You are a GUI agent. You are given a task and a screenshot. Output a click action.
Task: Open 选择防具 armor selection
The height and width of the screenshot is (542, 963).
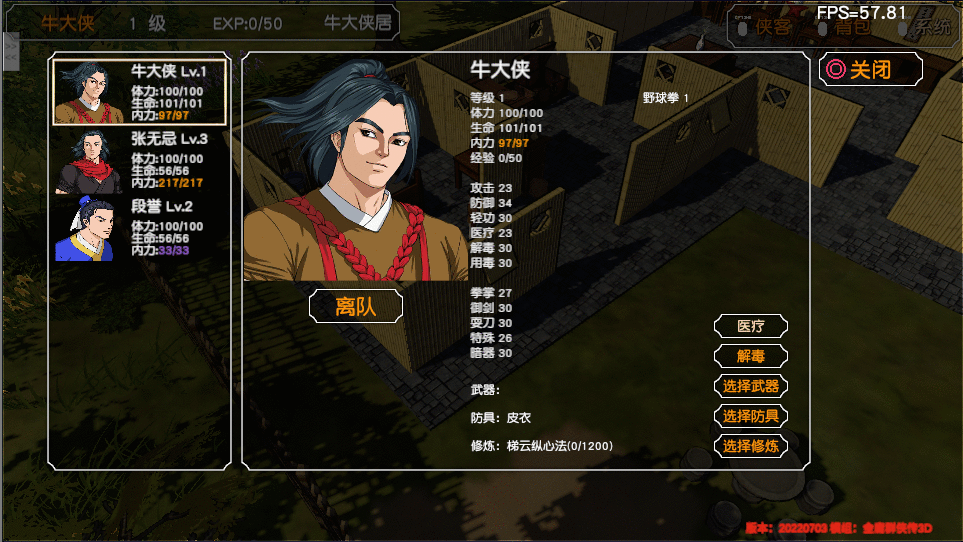[x=750, y=416]
